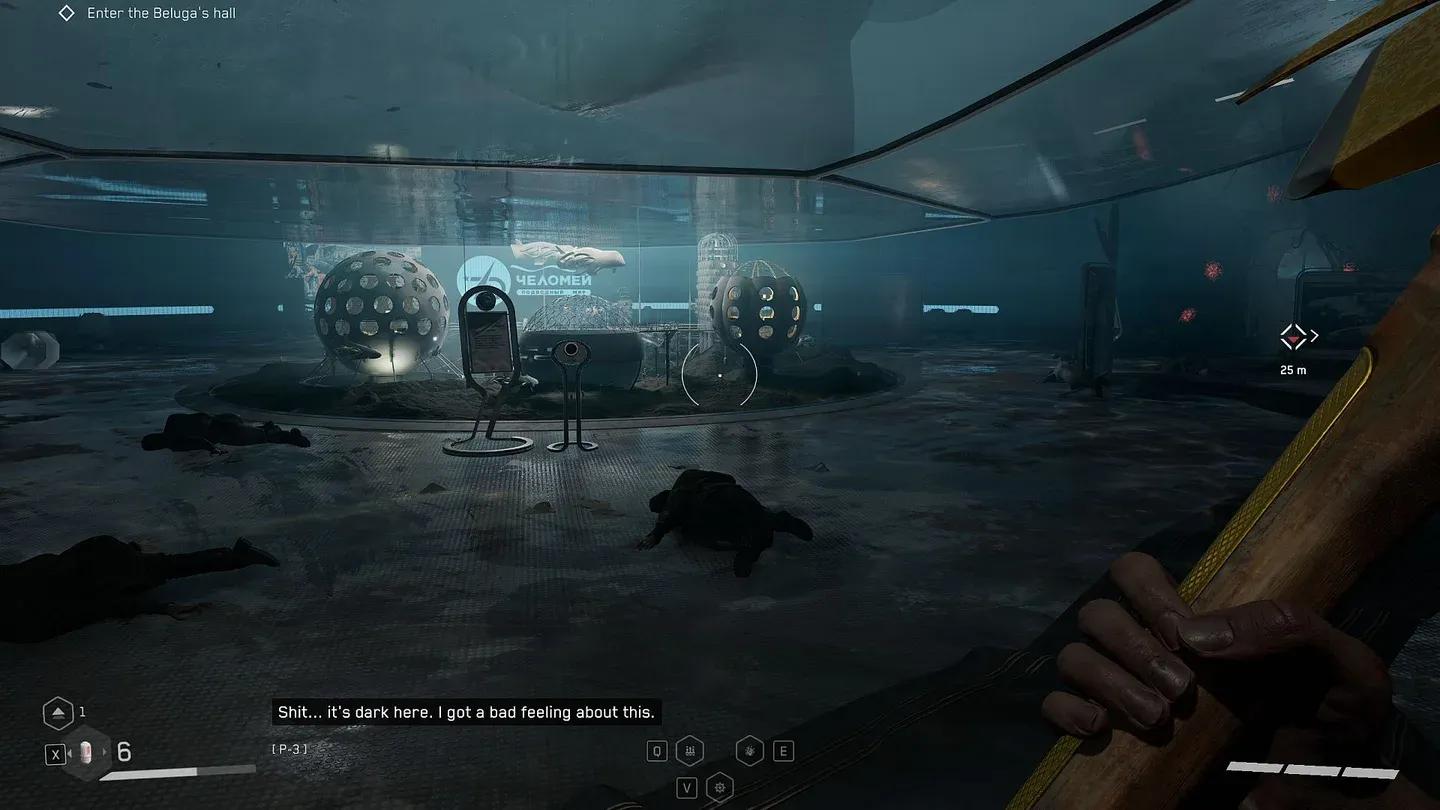Click the "Enter the Beluga's hall" objective tracker

160,14
